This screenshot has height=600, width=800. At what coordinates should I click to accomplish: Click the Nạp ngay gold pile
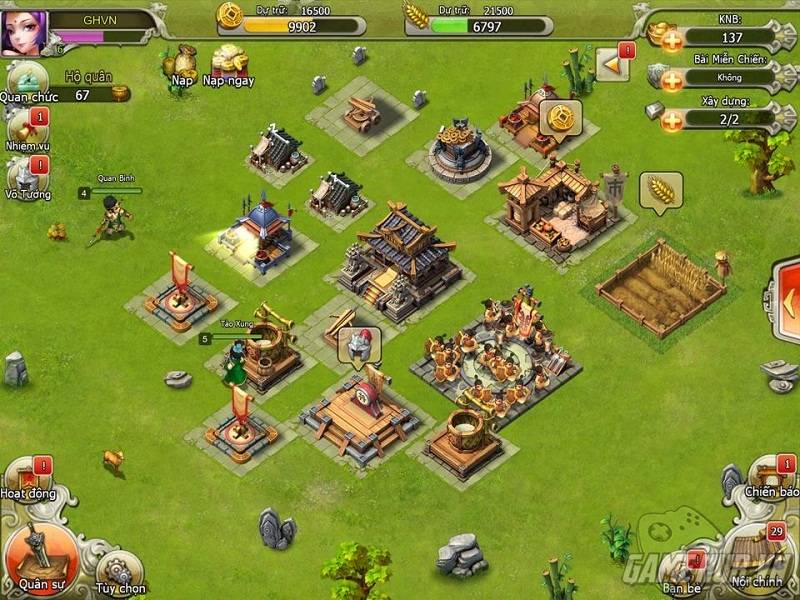coord(228,62)
